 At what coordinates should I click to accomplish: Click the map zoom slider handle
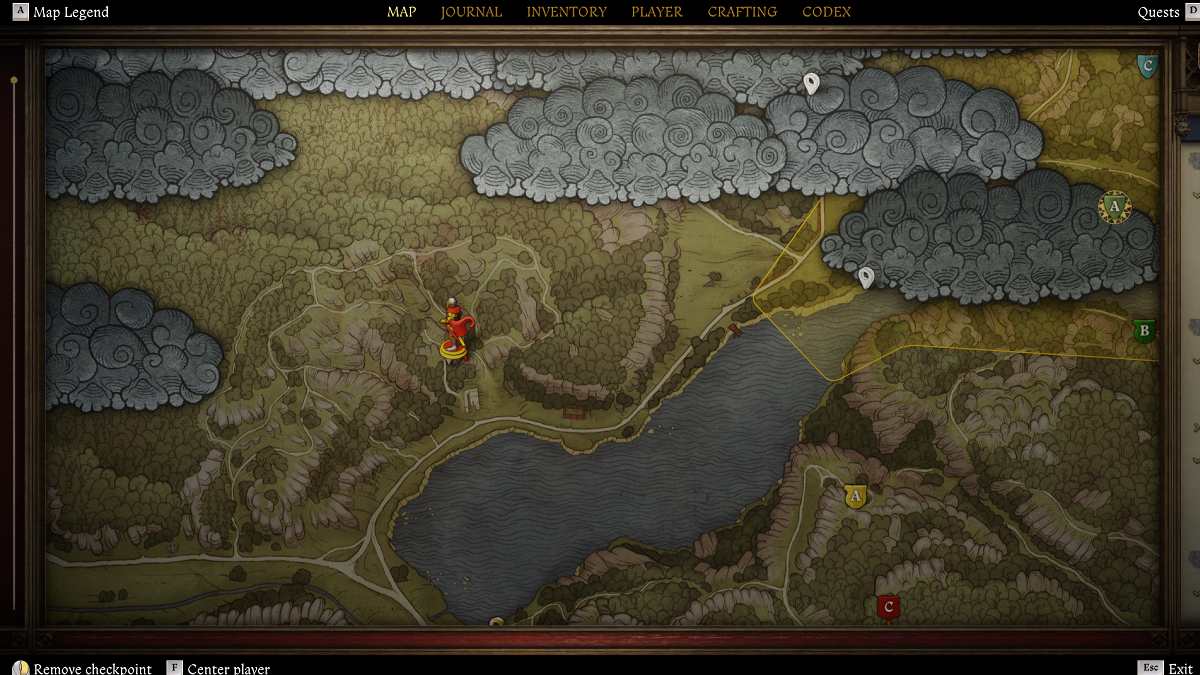[x=14, y=79]
